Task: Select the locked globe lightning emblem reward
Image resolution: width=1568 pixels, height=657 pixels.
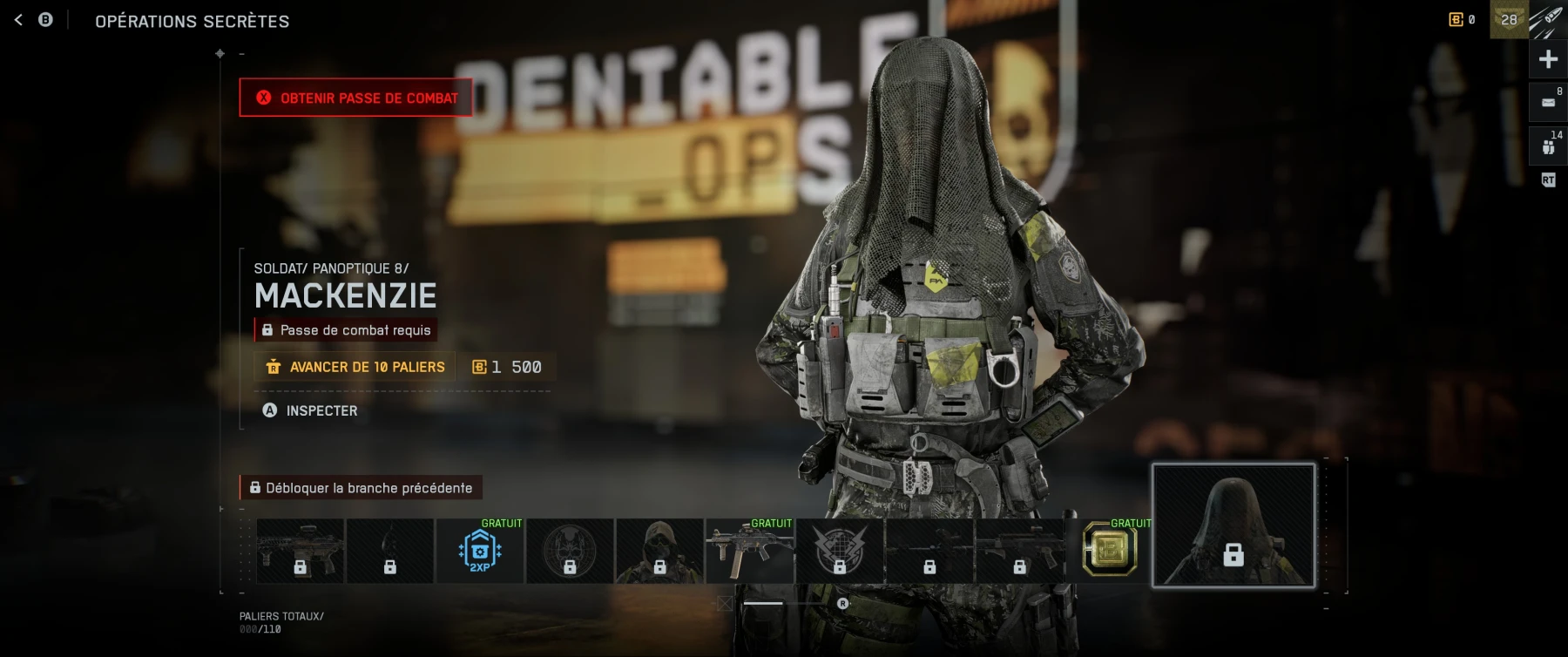Action: click(840, 551)
